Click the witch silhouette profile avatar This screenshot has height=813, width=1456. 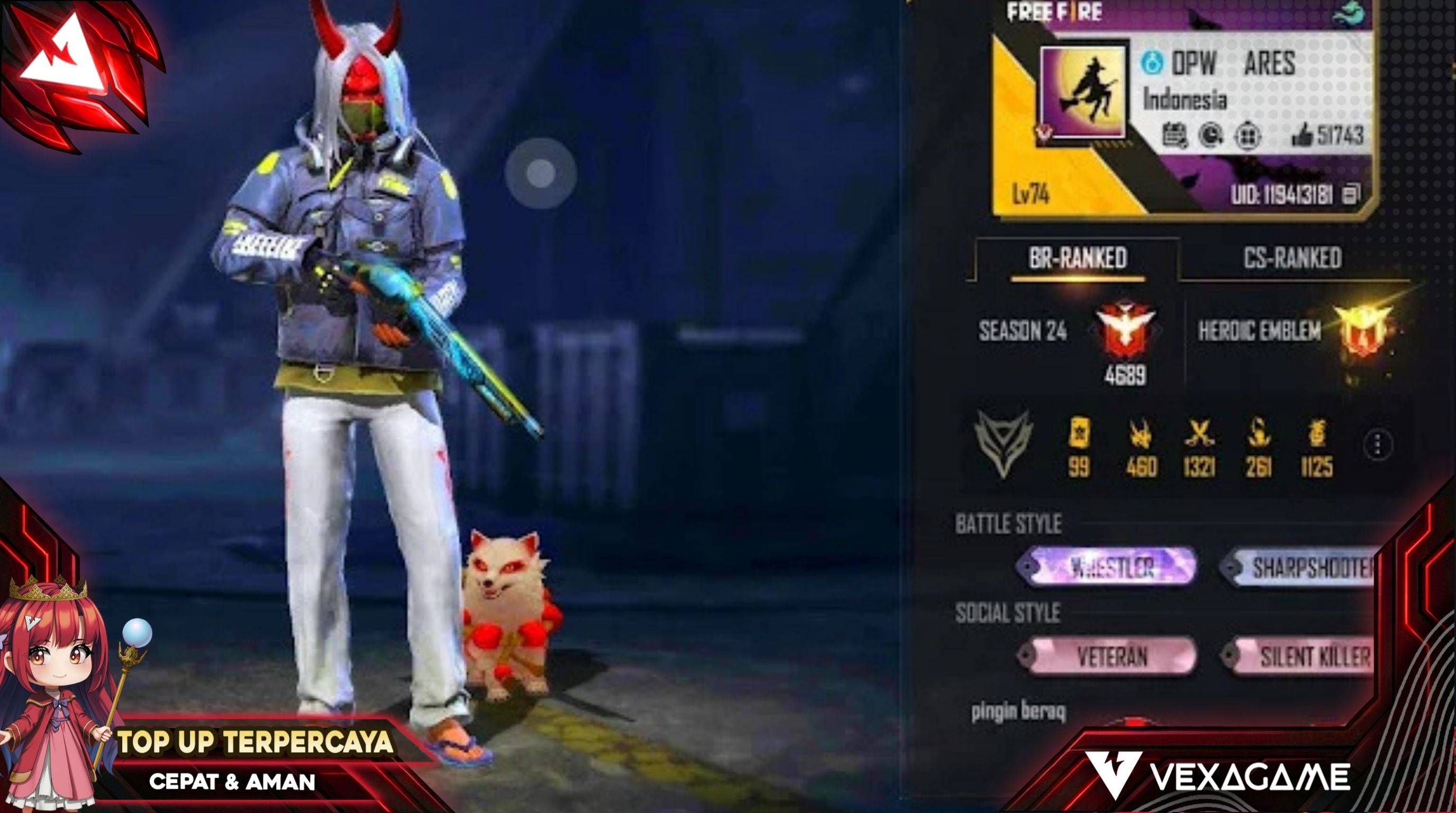pos(1083,92)
